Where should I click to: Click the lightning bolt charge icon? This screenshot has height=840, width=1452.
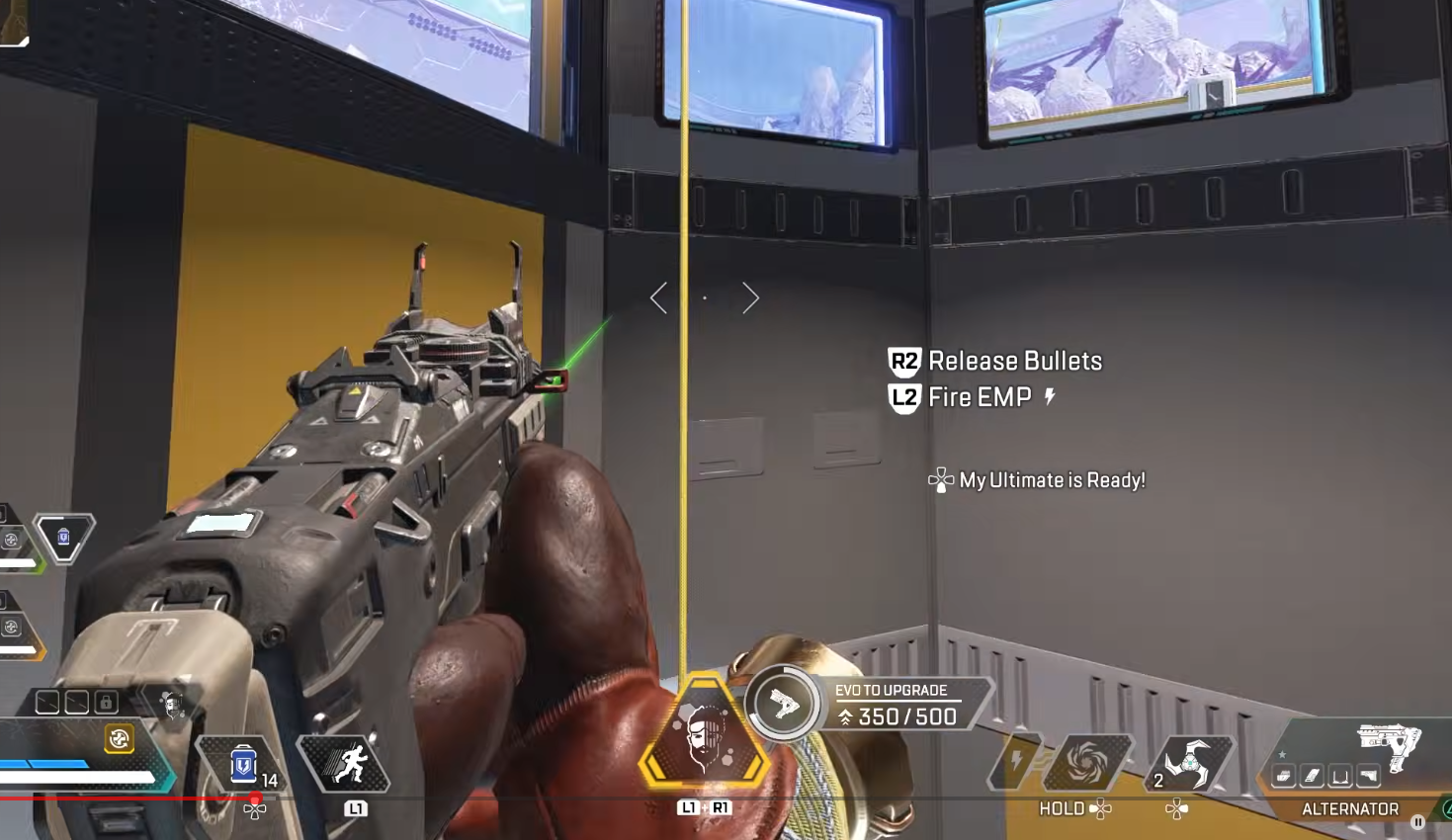[x=1016, y=762]
